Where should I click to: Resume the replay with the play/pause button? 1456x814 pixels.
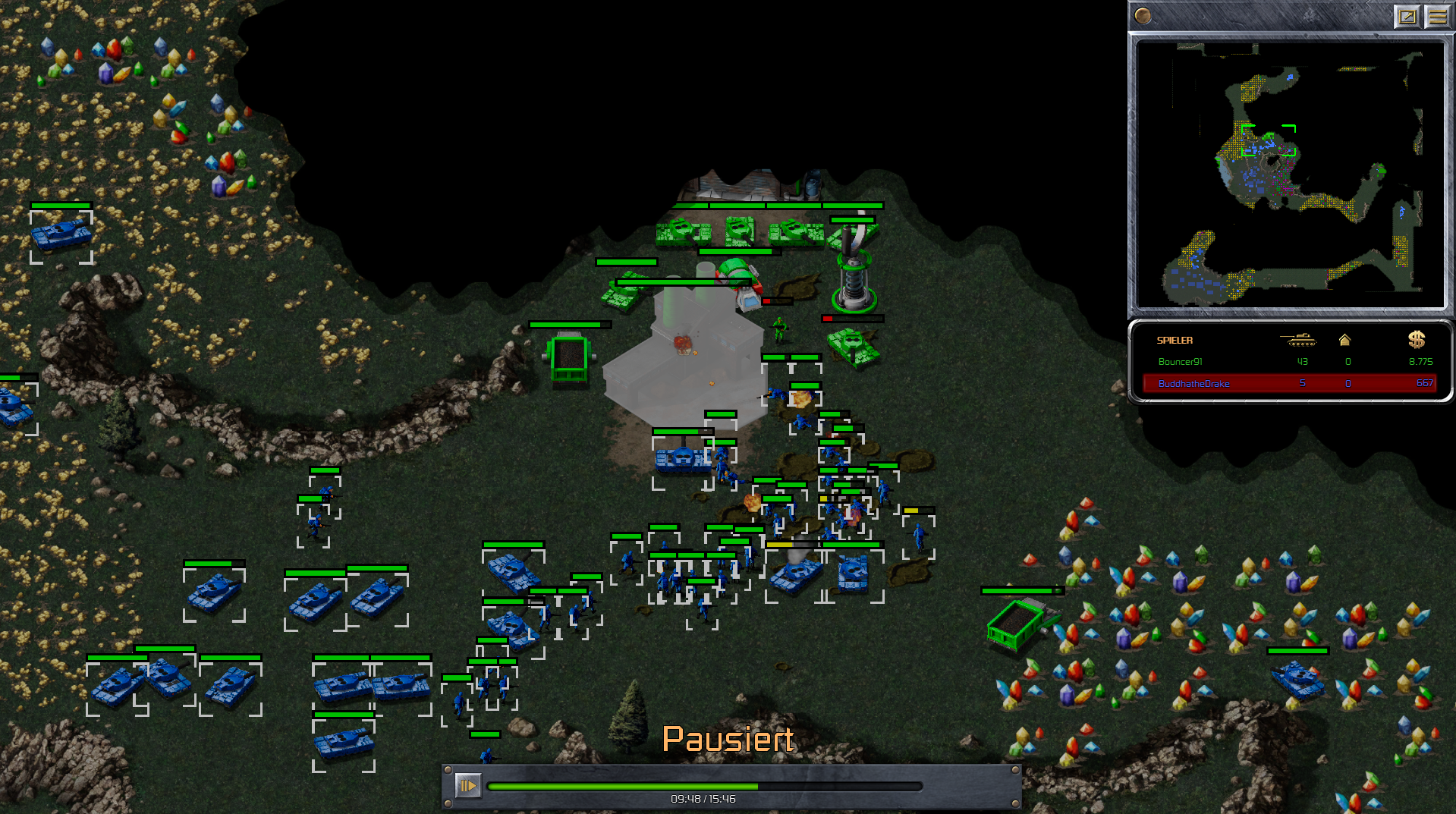[x=467, y=785]
